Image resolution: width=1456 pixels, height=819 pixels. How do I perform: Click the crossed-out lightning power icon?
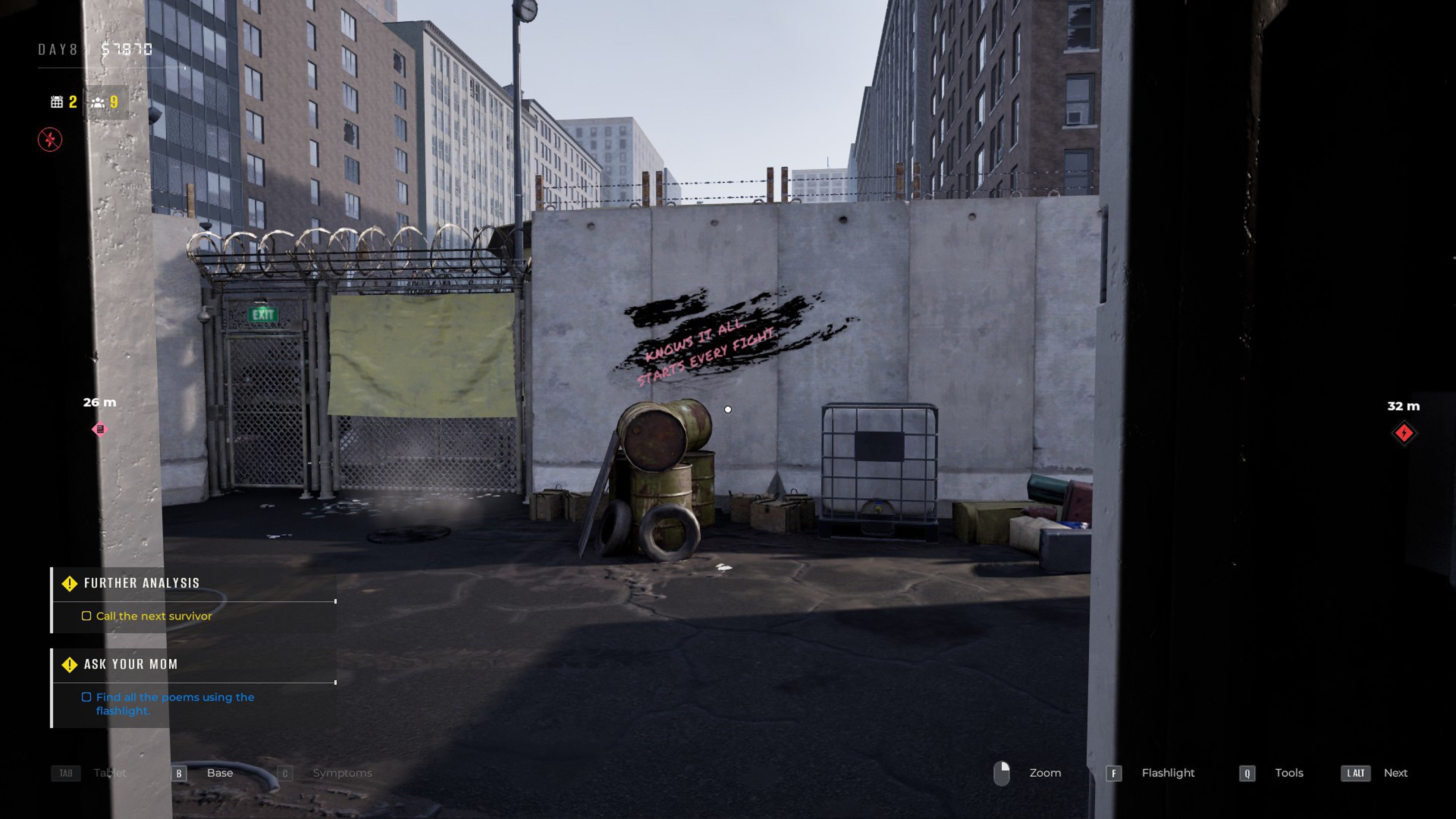coord(50,140)
